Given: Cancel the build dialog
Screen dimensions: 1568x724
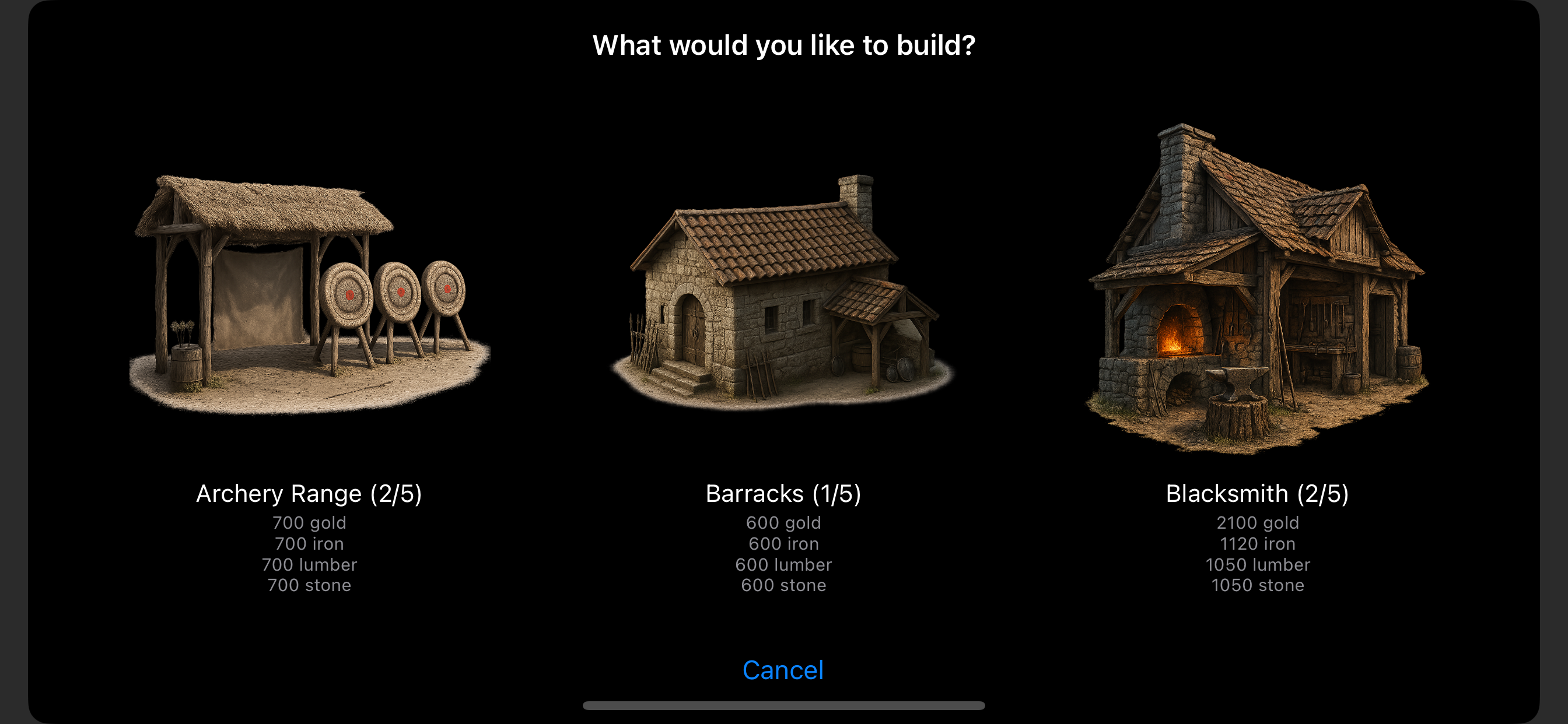Looking at the screenshot, I should tap(783, 670).
